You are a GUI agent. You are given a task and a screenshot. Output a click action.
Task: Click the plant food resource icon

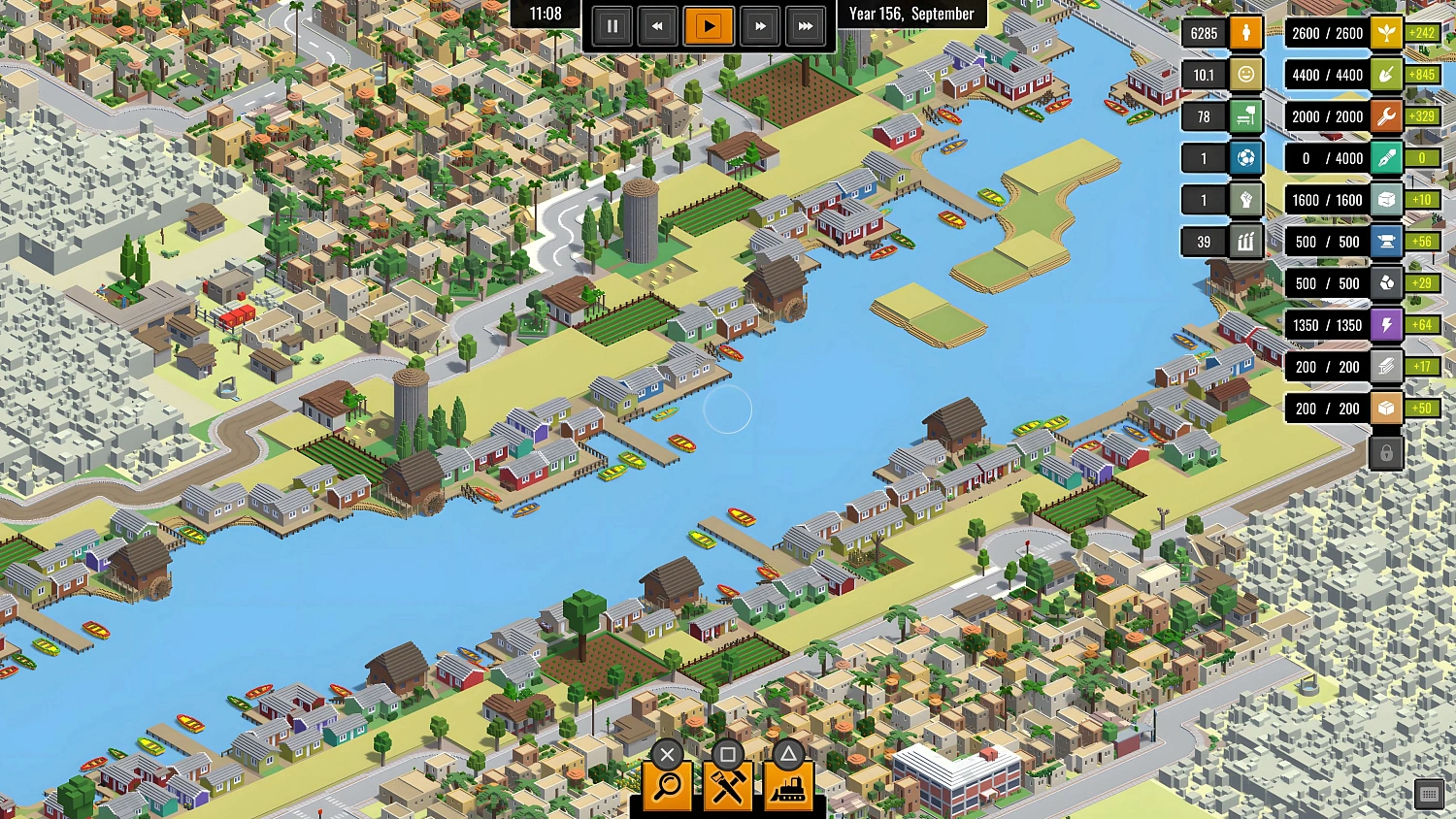[x=1386, y=32]
